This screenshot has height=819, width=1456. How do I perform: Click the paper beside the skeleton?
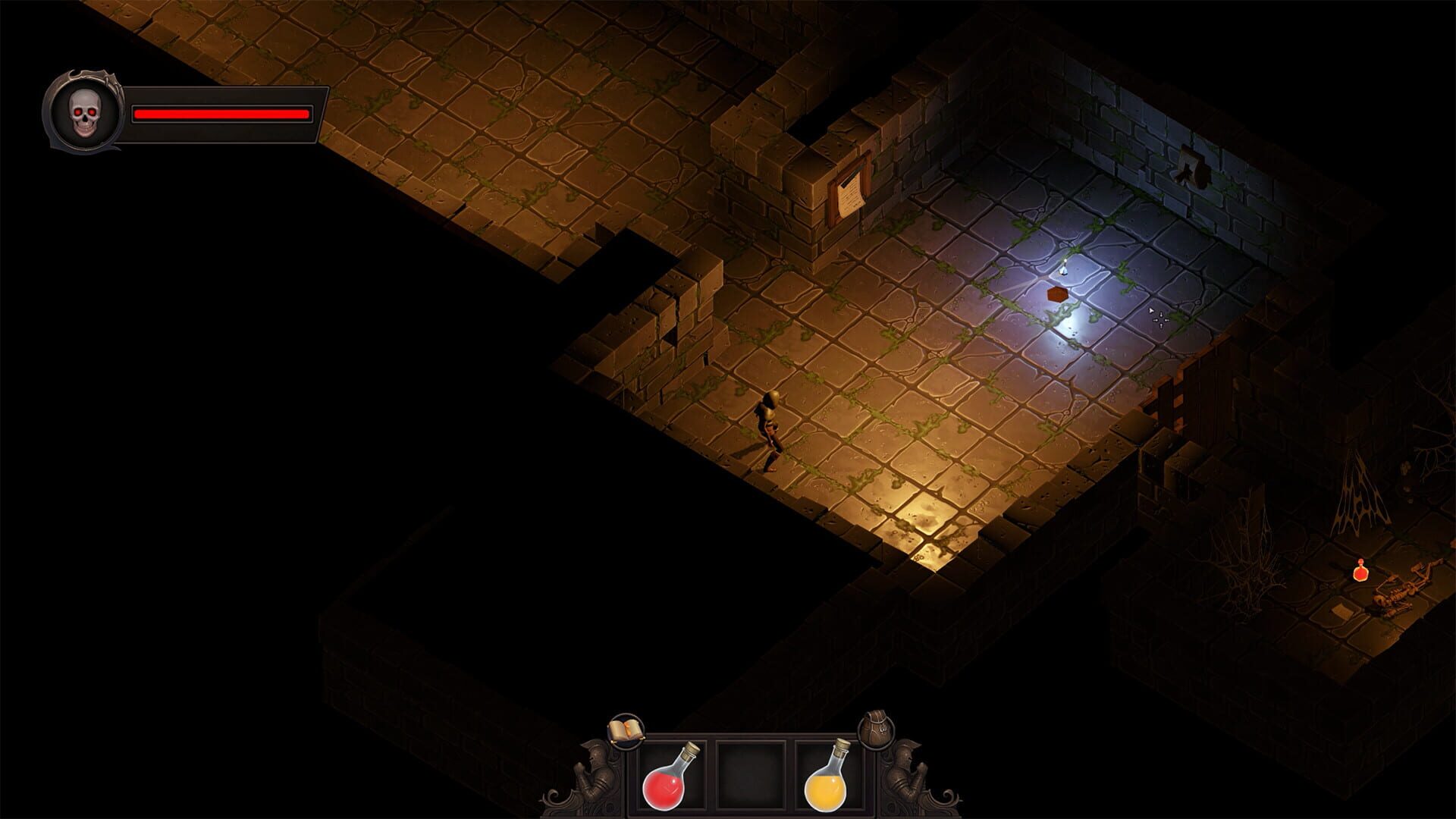click(1340, 610)
